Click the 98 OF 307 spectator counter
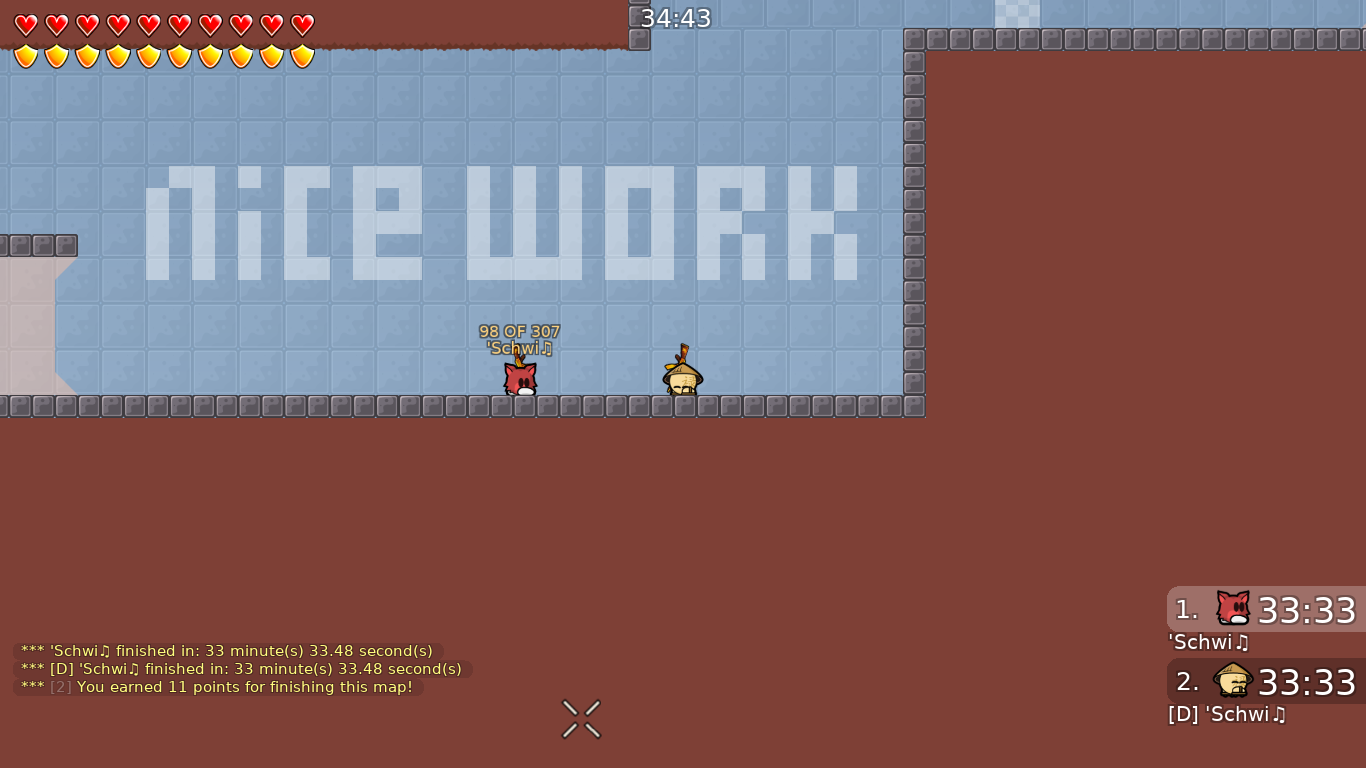 (520, 331)
